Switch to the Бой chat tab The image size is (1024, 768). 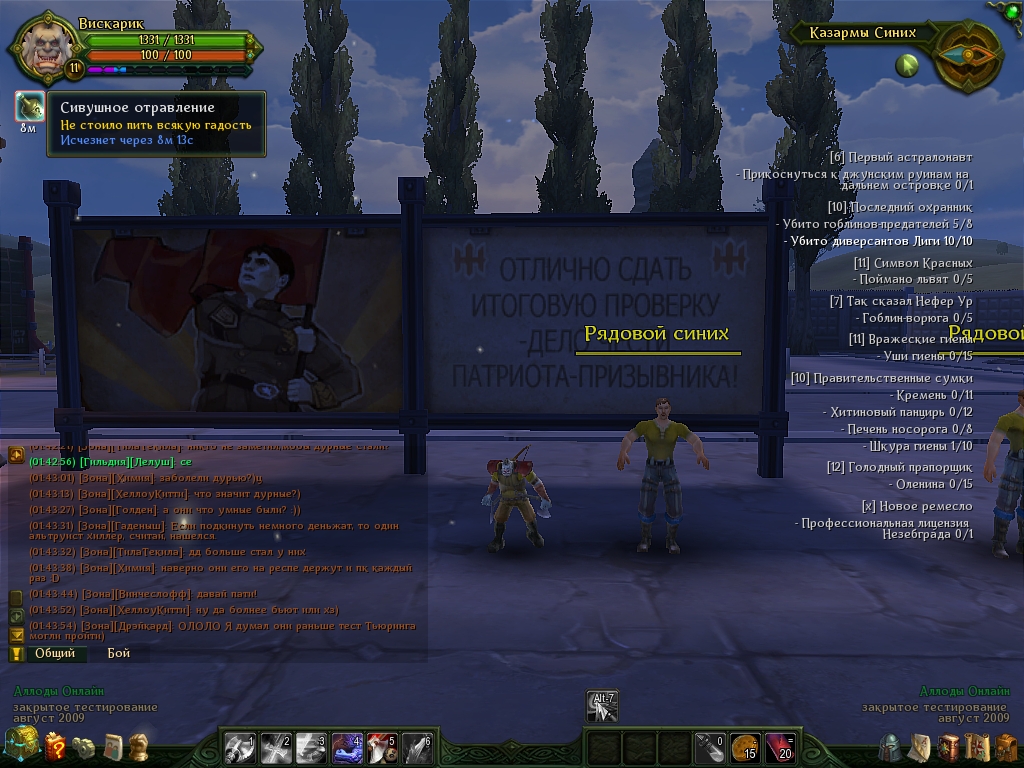tap(118, 653)
